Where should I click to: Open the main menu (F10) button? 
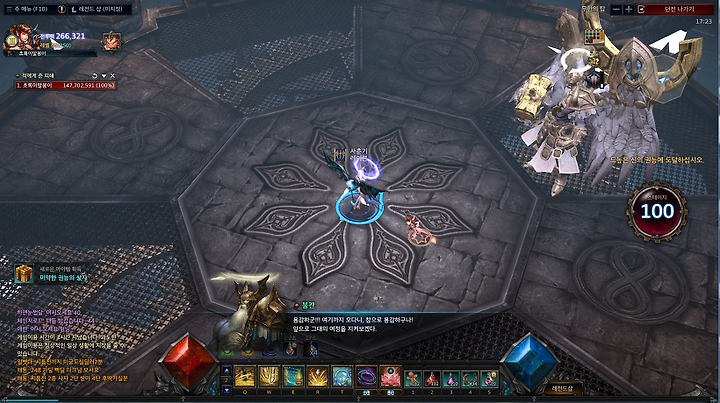coord(29,7)
